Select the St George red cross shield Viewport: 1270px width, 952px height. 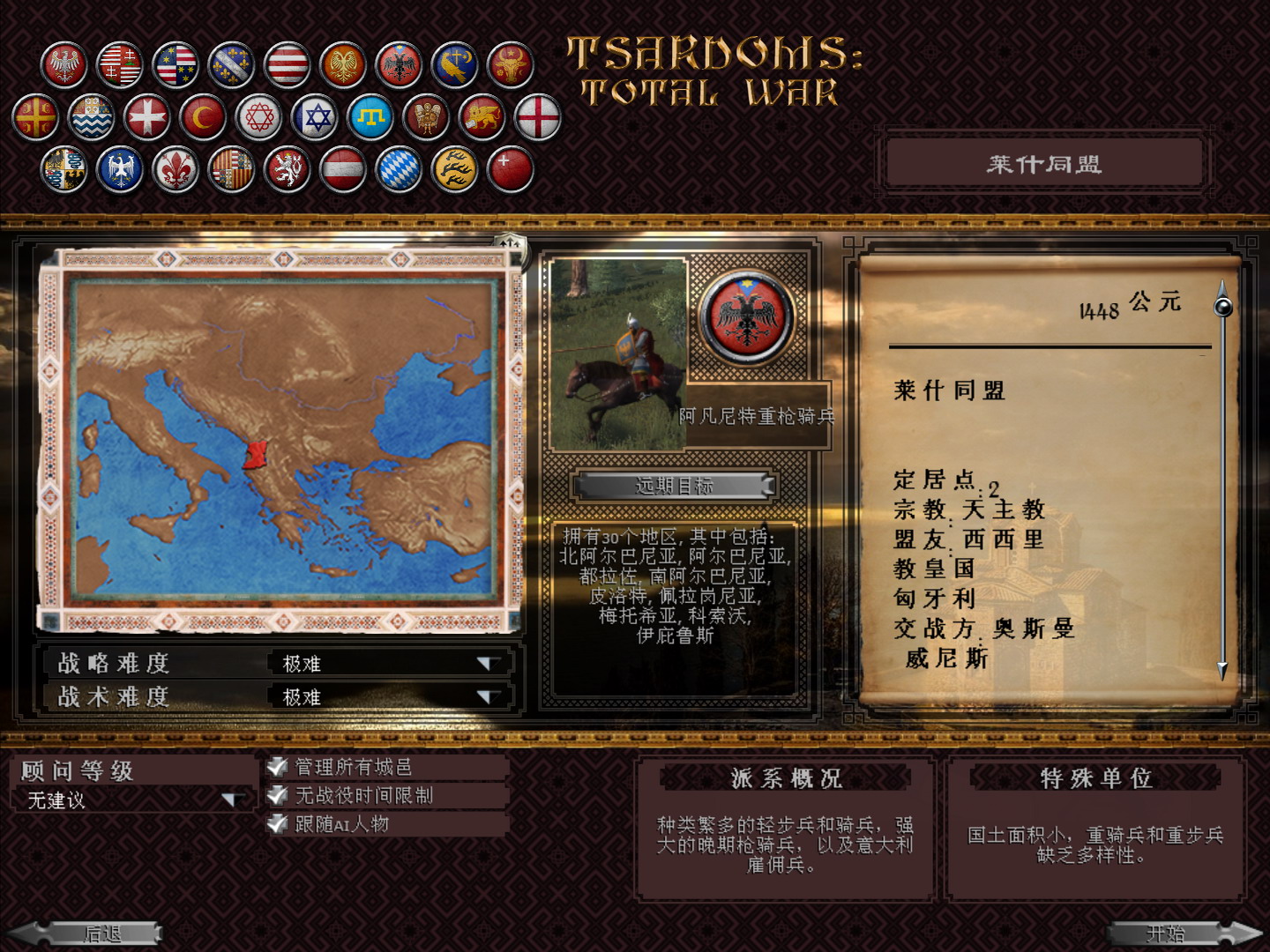(535, 115)
